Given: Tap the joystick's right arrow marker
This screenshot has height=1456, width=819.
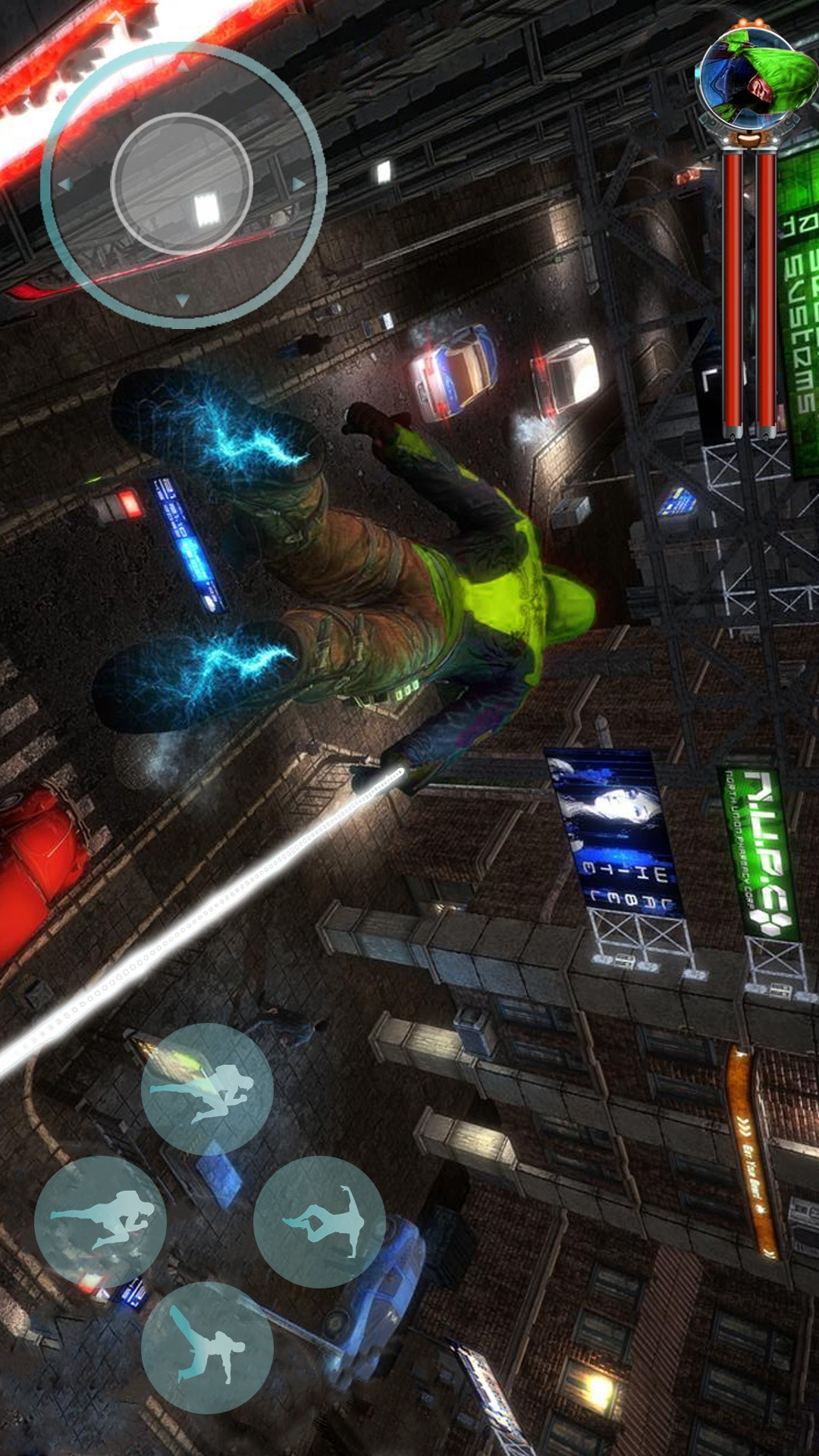Looking at the screenshot, I should [x=299, y=184].
